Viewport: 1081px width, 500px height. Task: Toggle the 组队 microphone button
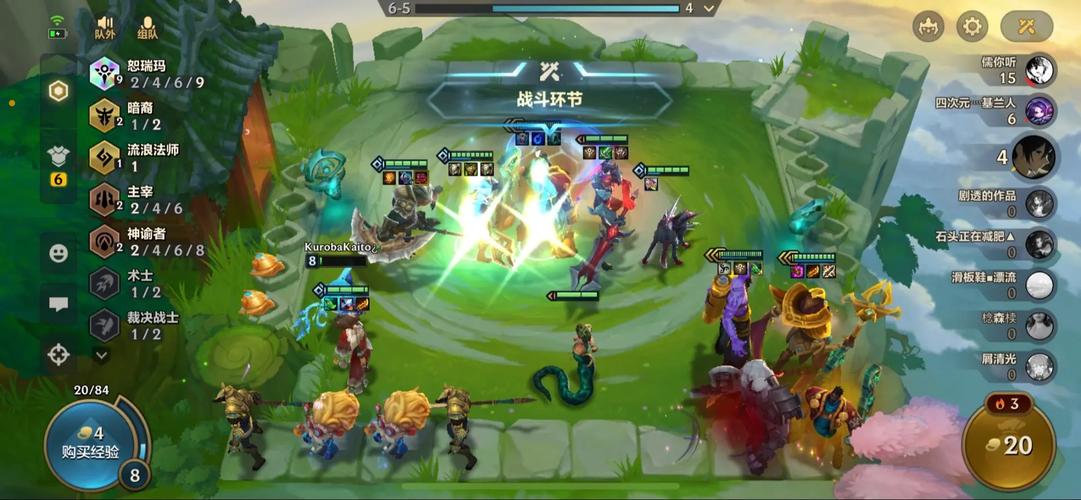coord(148,27)
